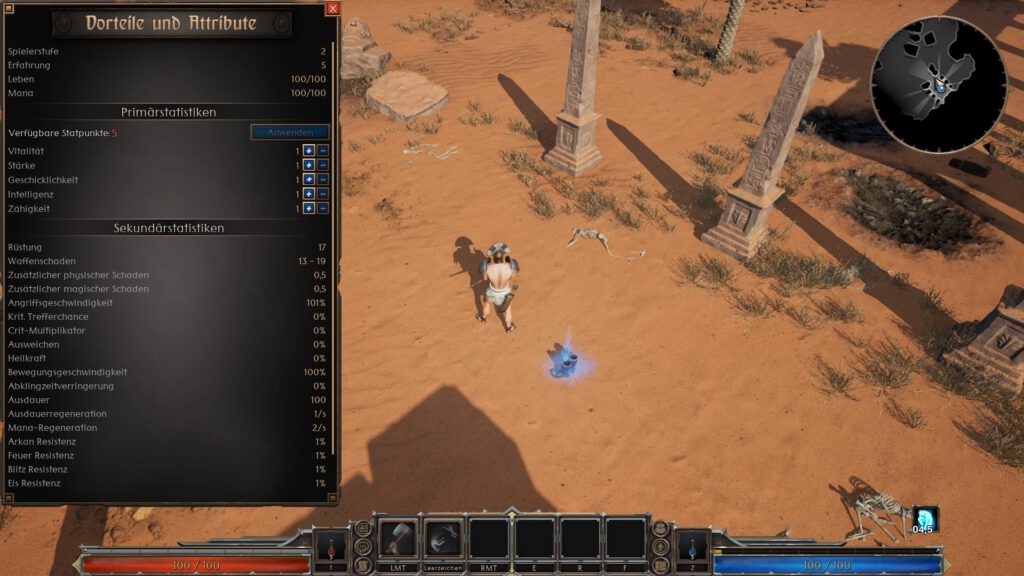The height and width of the screenshot is (576, 1024).
Task: Increase Vitalität with the plus button
Action: (x=310, y=151)
